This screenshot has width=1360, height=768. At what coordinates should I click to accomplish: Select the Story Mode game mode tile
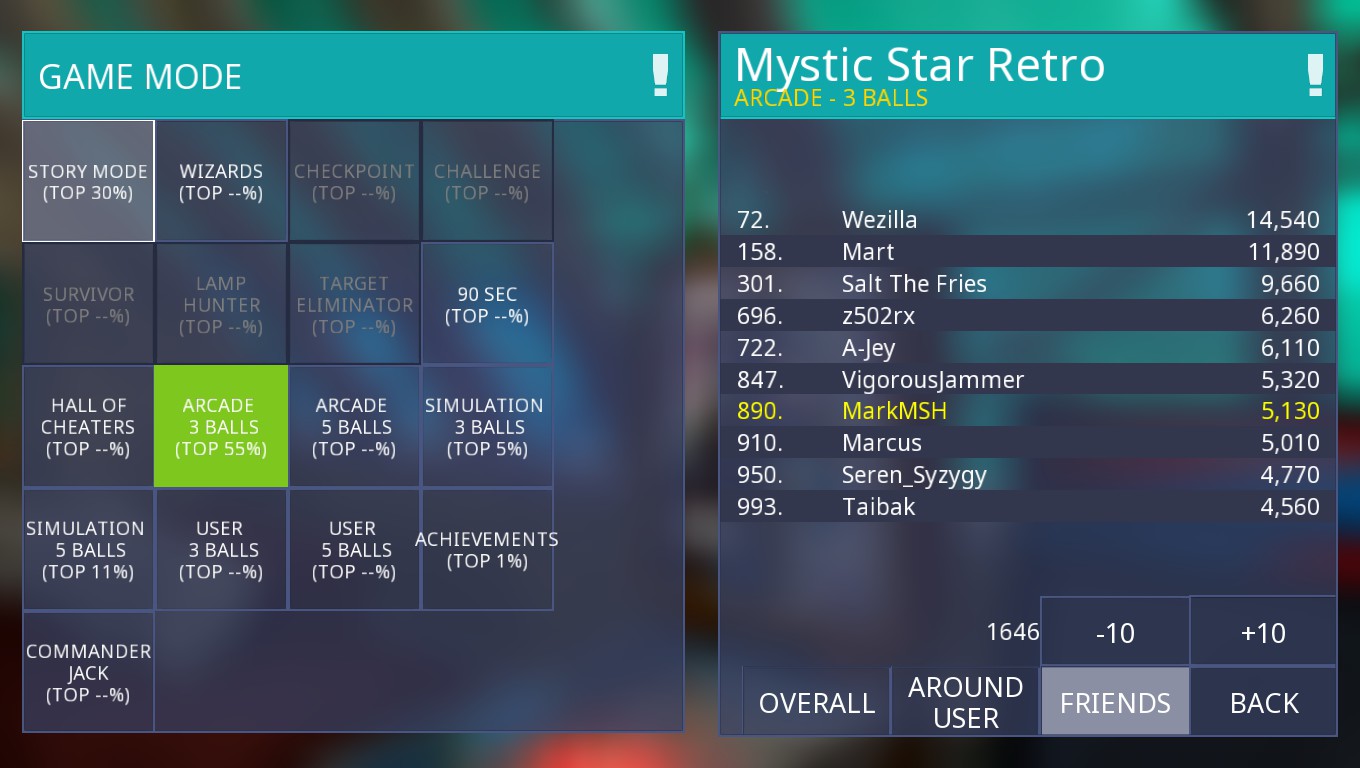(x=88, y=181)
